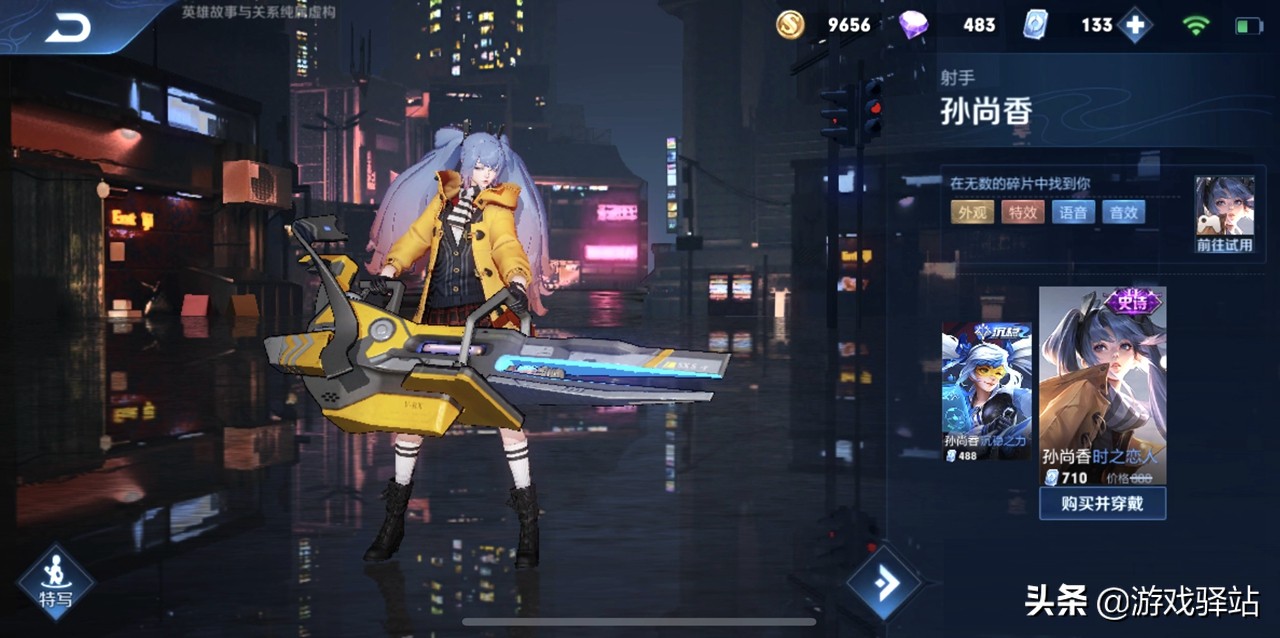Tap the purple diamond currency icon
This screenshot has width=1280, height=638.
912,25
